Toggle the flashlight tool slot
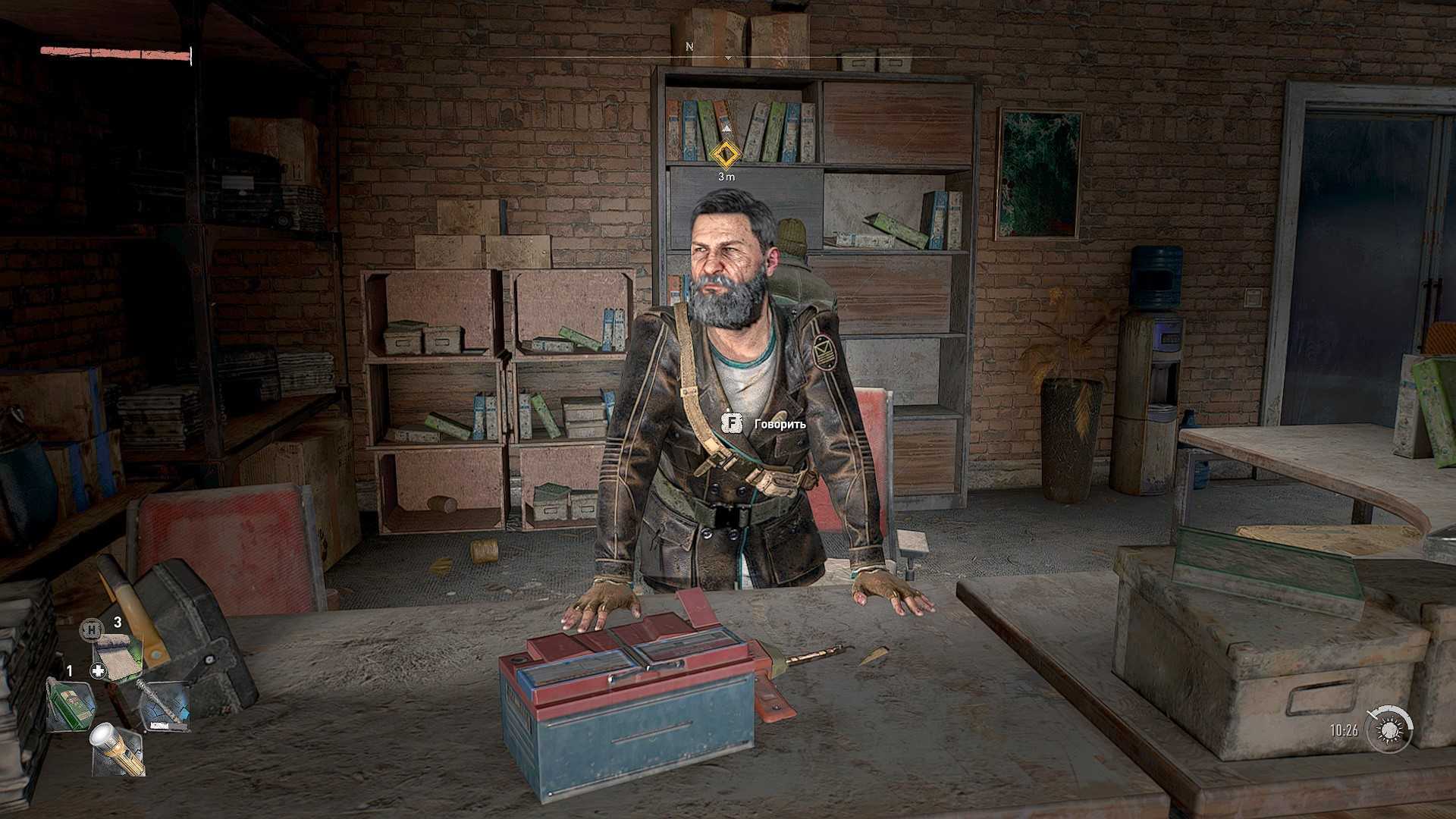The width and height of the screenshot is (1456, 819). 118,750
